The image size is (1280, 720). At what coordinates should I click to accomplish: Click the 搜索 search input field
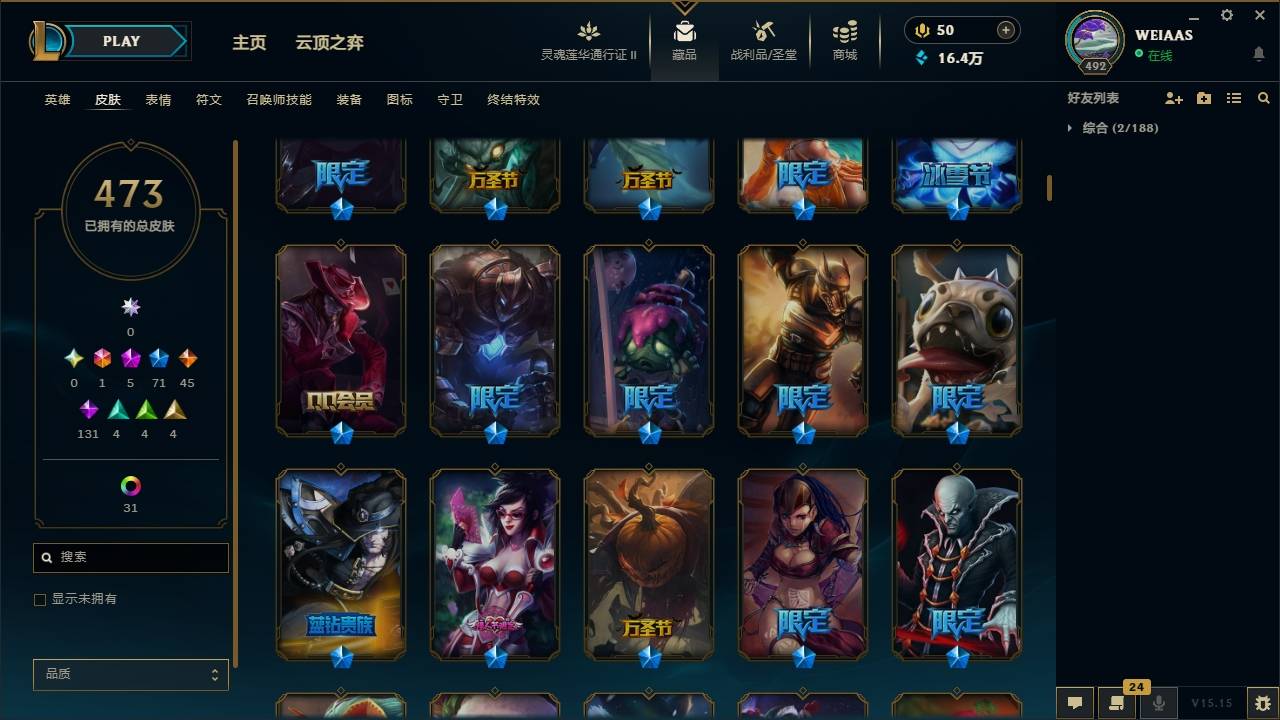point(130,557)
